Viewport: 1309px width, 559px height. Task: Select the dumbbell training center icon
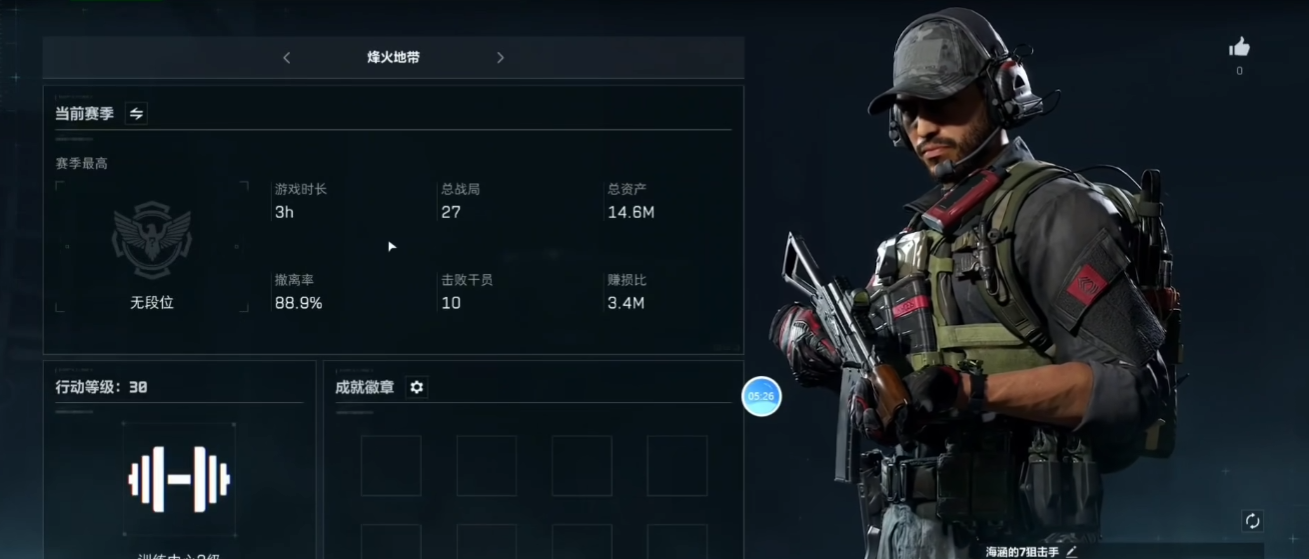click(179, 479)
